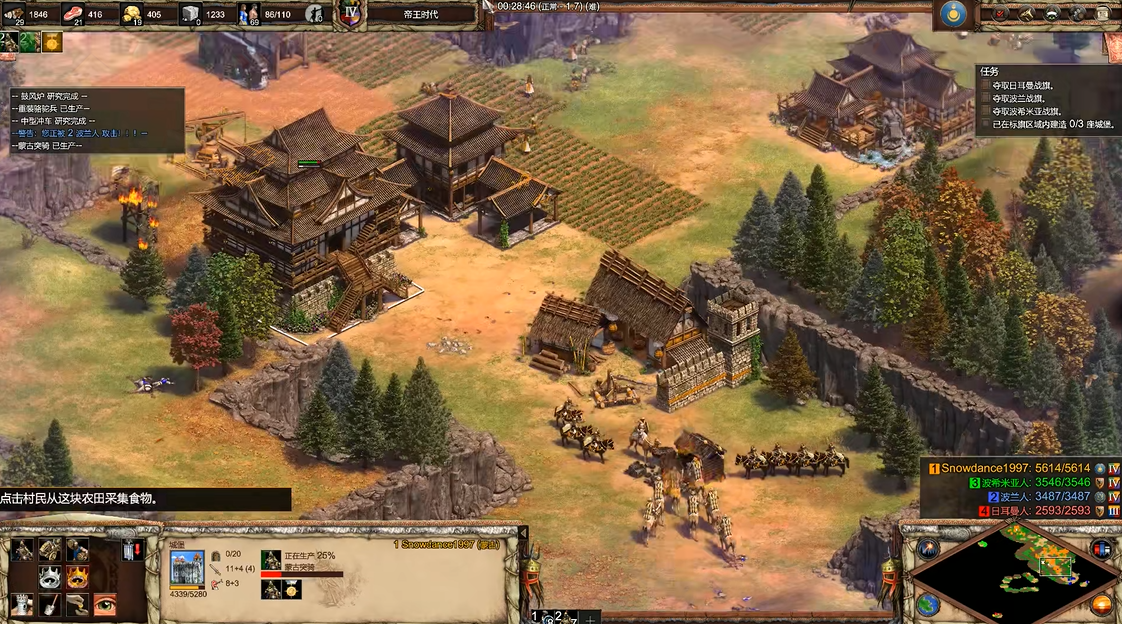Click the orange sun button beside the minimap
The width and height of the screenshot is (1122, 624).
pos(1101,604)
